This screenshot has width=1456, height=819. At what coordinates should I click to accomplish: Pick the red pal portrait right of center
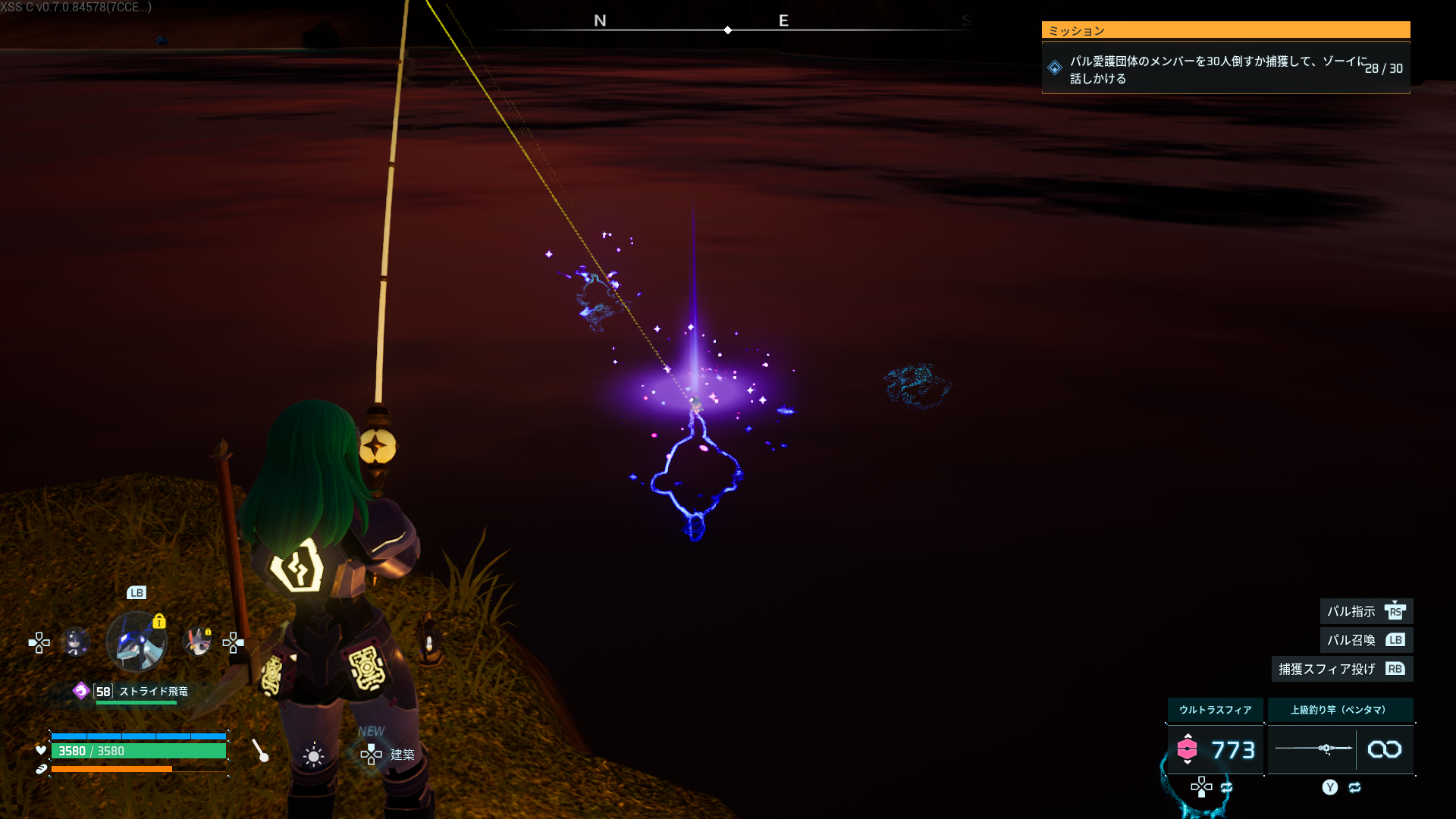(x=198, y=642)
